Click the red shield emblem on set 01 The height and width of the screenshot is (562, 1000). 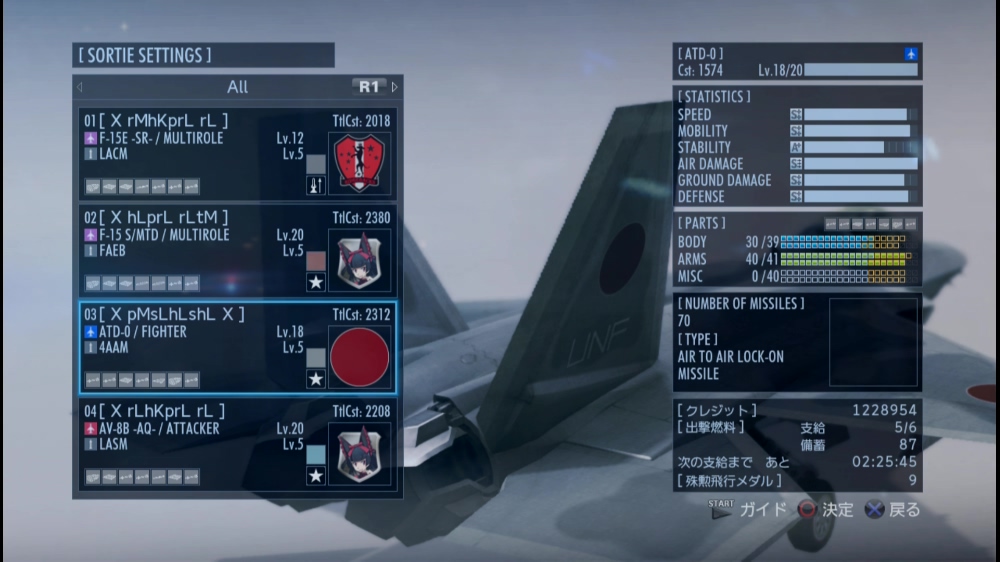[359, 163]
